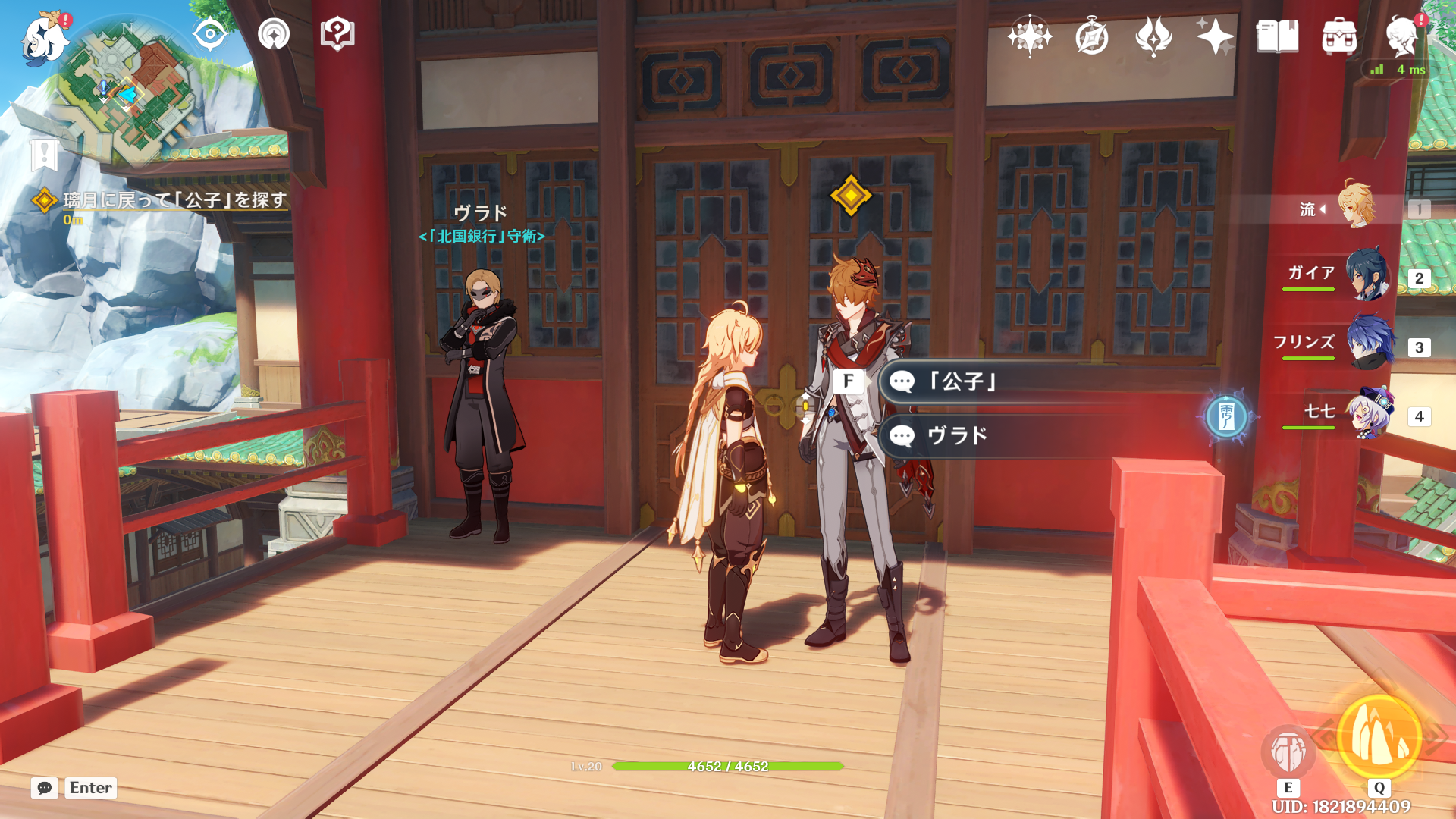The height and width of the screenshot is (819, 1456).
Task: Open the adventurer handbook book icon
Action: coord(1277,36)
